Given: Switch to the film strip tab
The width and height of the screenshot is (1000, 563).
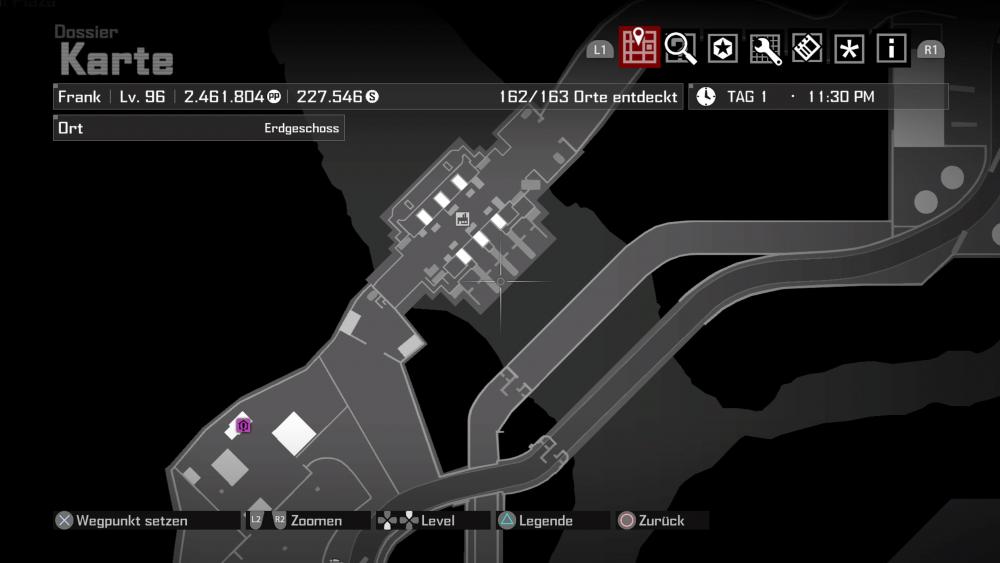Looking at the screenshot, I should [x=807, y=48].
